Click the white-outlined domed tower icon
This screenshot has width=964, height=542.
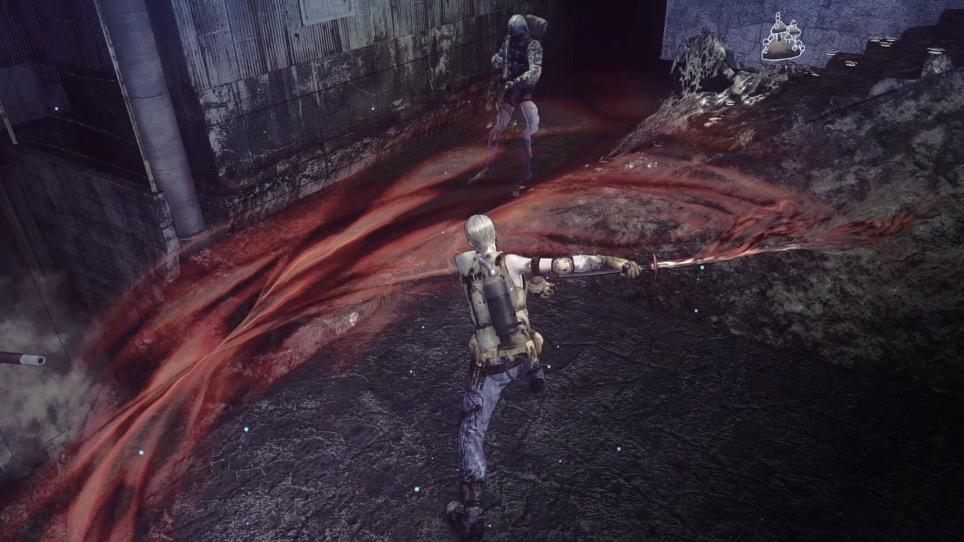[782, 38]
